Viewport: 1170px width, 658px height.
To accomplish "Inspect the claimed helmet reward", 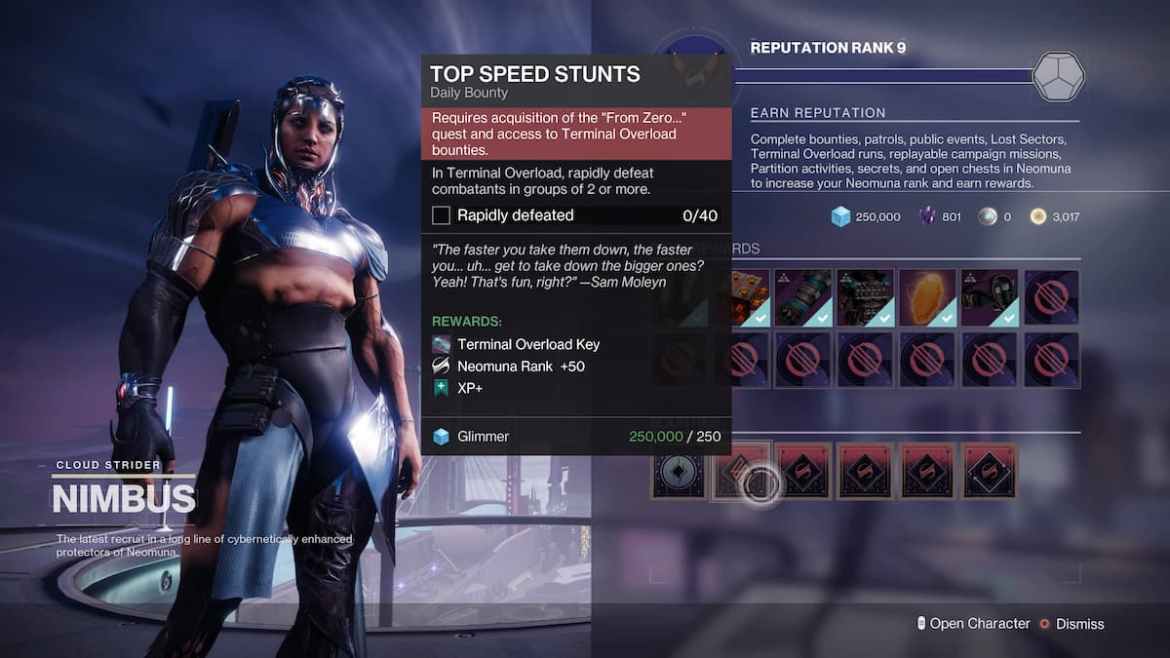I will (989, 297).
